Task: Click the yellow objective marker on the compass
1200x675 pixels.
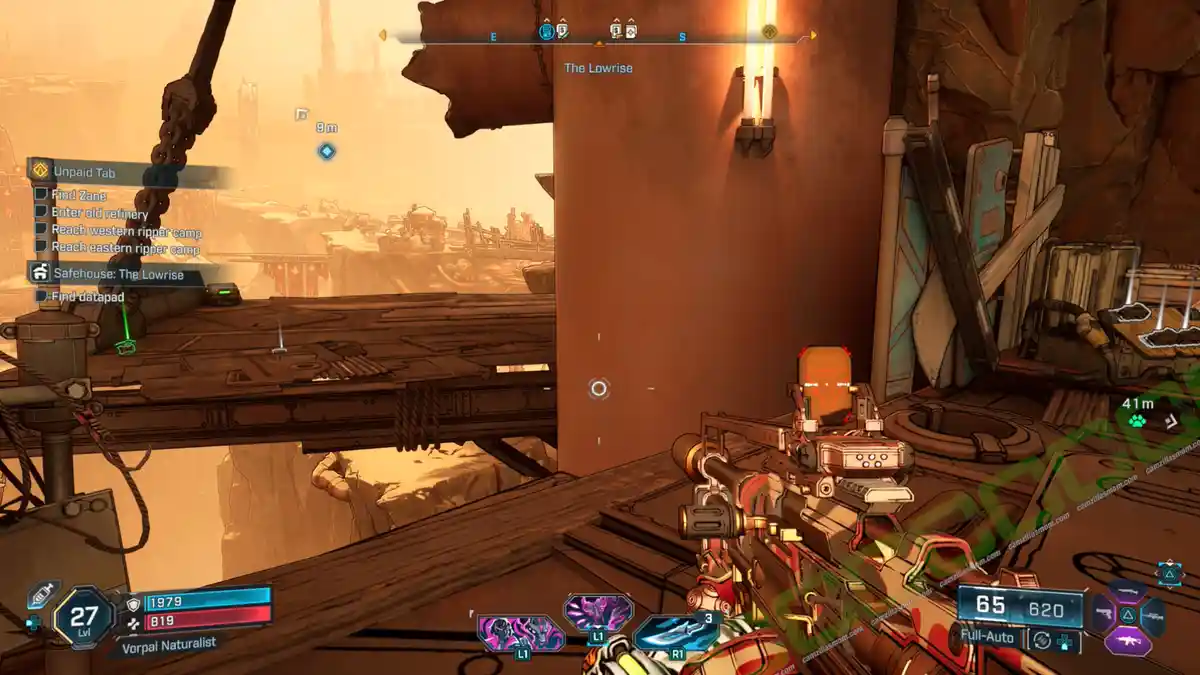Action: click(769, 32)
